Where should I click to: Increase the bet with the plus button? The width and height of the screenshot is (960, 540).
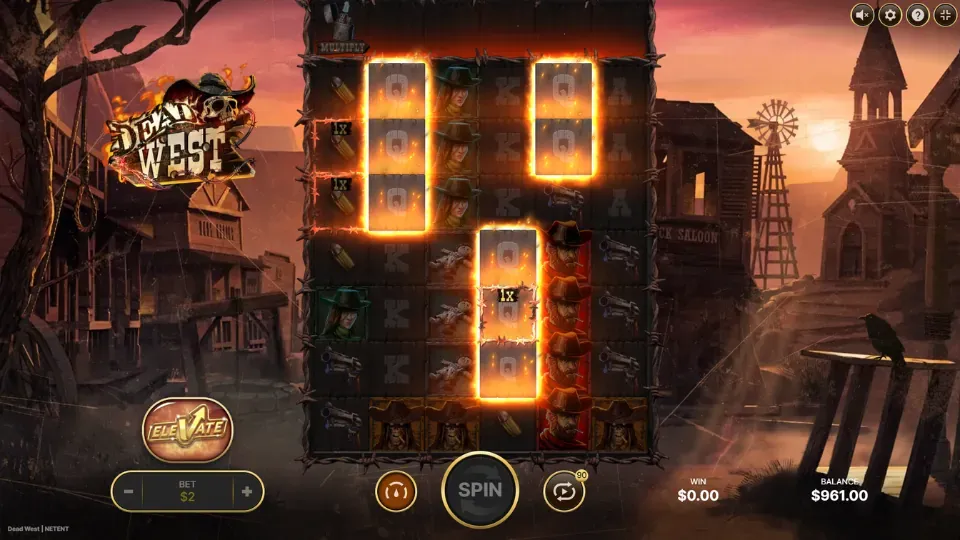(x=246, y=492)
